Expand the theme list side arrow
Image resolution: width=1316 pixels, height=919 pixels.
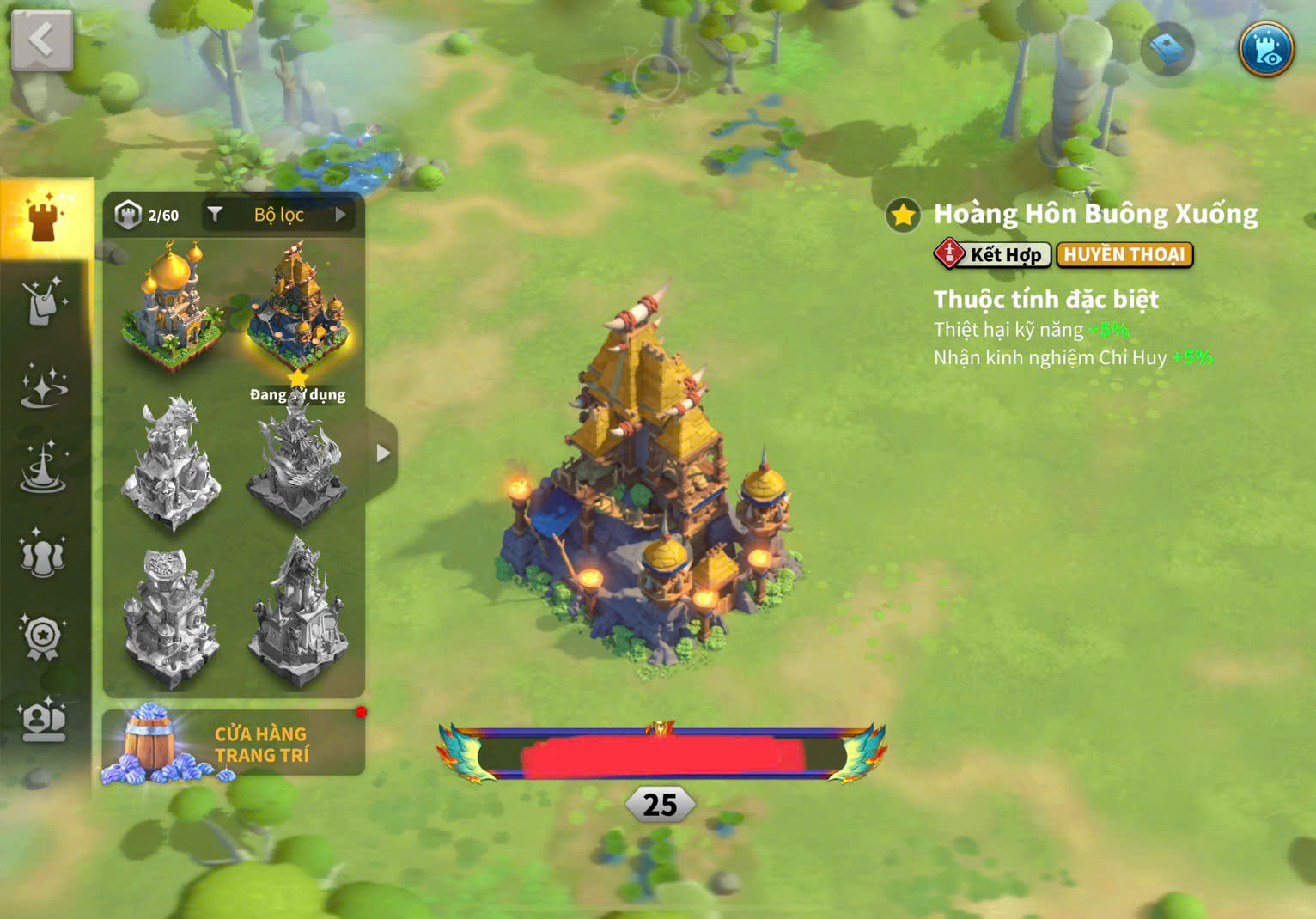tap(383, 453)
